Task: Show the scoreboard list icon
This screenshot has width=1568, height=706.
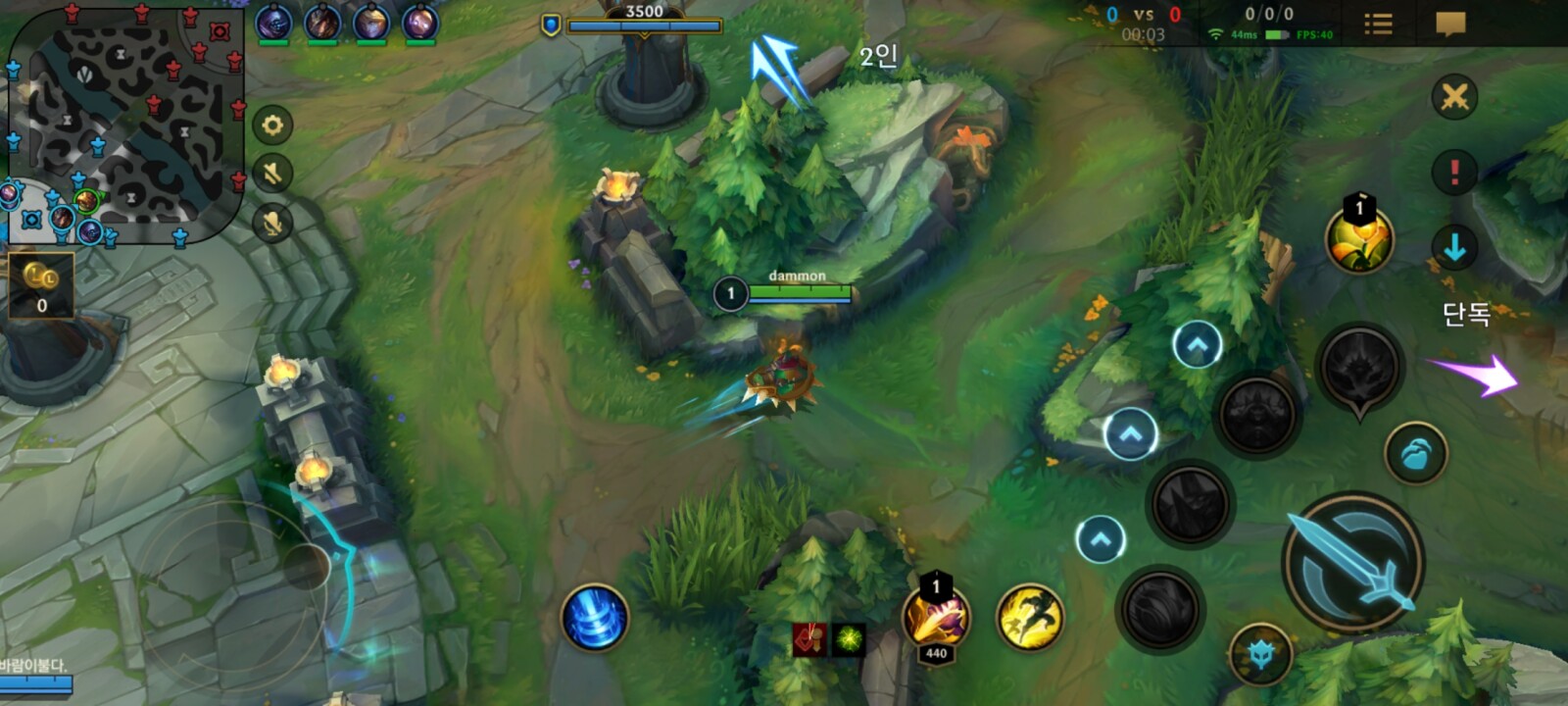Action: (x=1378, y=24)
